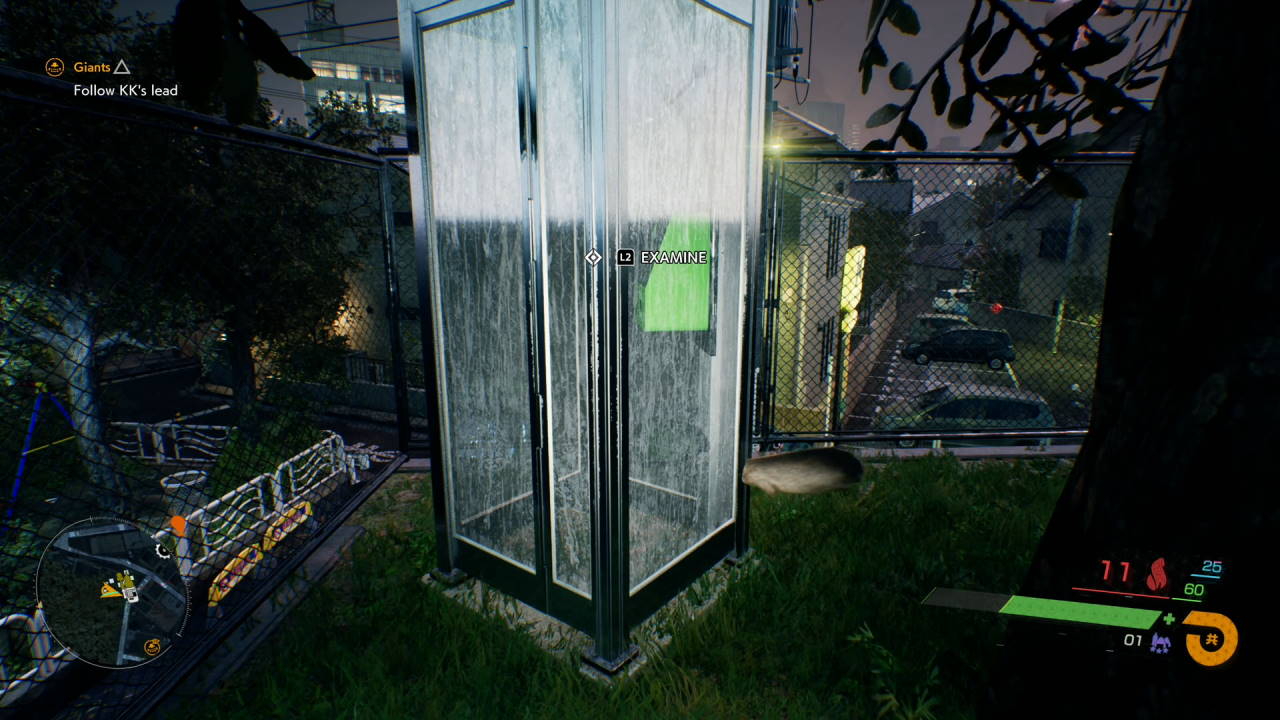Click the green 60 counter
Screen dimensions: 1280x720
(1193, 587)
